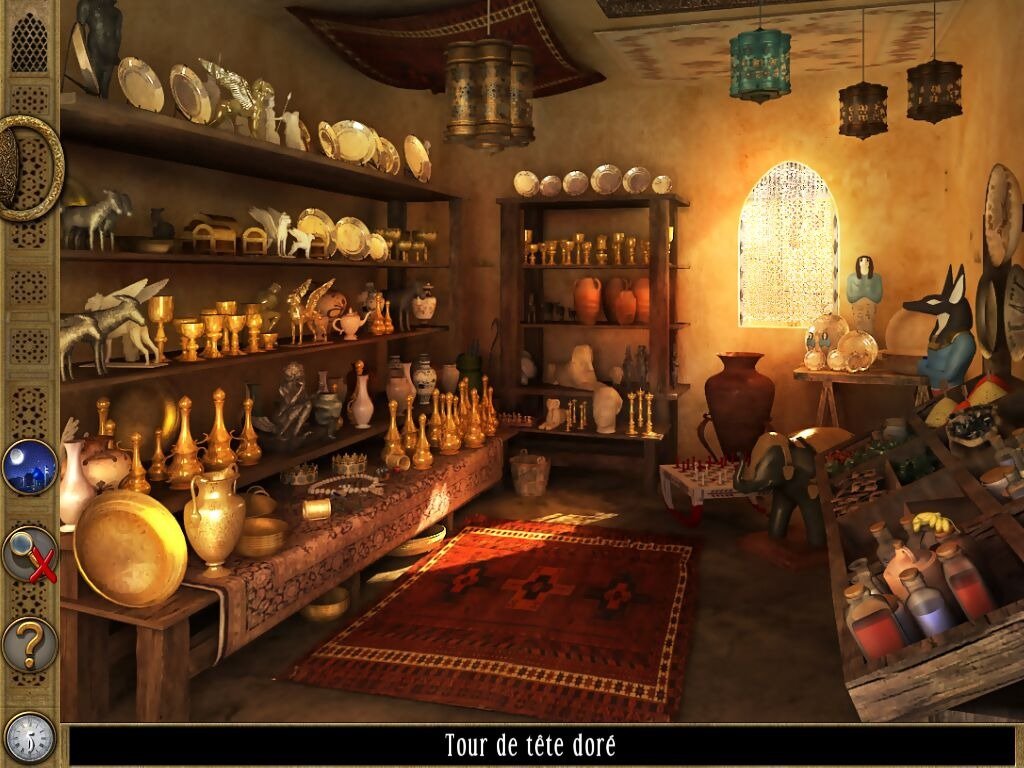Select the clock icon in the corner
The image size is (1024, 768).
coord(29,737)
